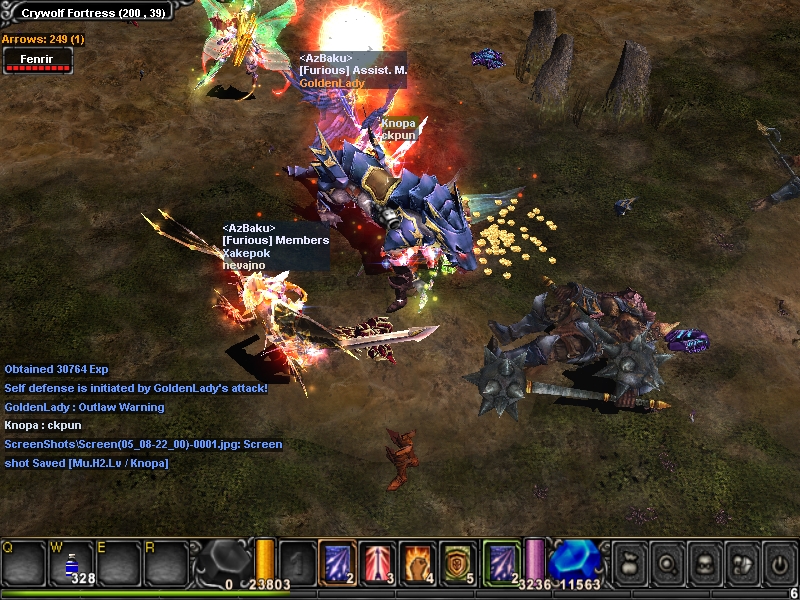800x600 pixels.
Task: Open the character face button
Action: coord(704,562)
